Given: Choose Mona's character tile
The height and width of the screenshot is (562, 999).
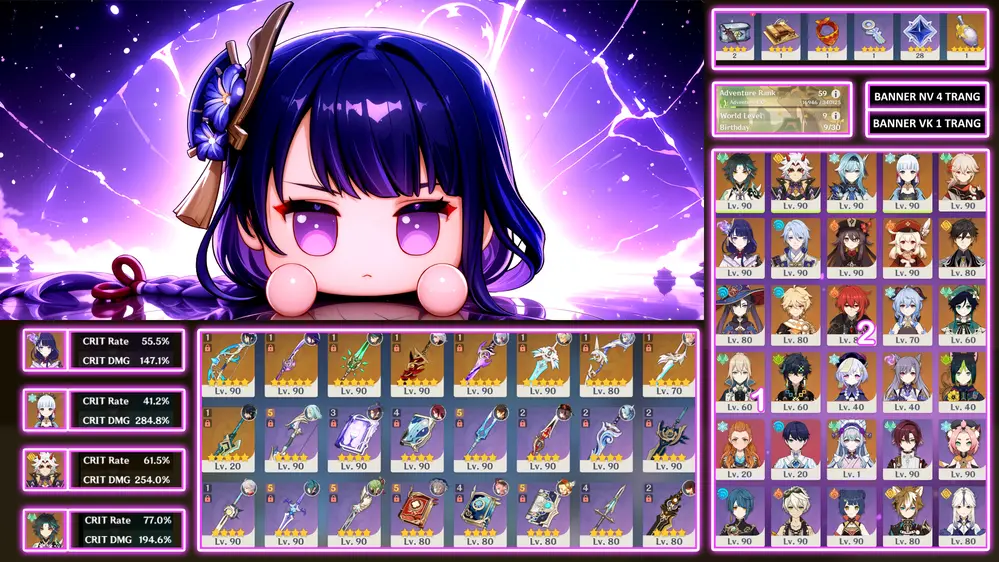Looking at the screenshot, I should (741, 313).
